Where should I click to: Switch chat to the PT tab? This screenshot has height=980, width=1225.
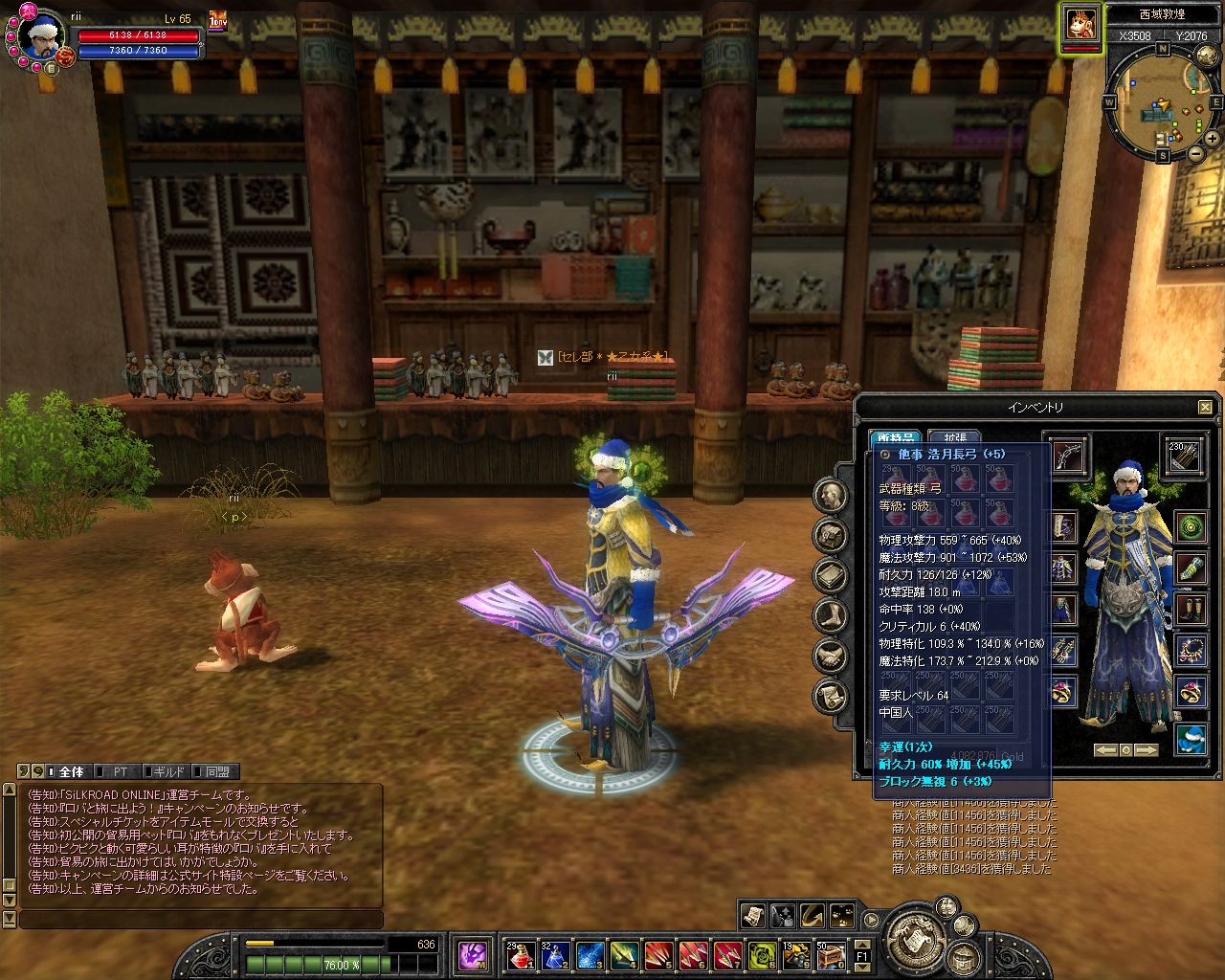(120, 771)
